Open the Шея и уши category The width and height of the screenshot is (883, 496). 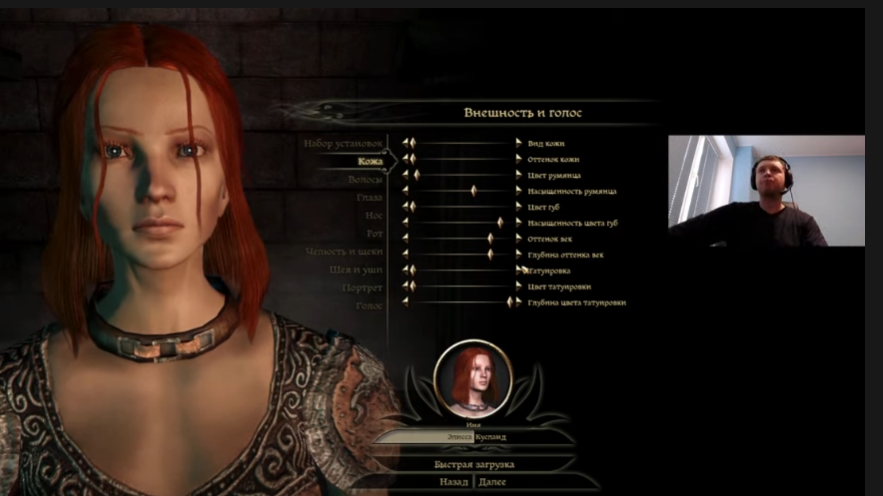tap(357, 269)
